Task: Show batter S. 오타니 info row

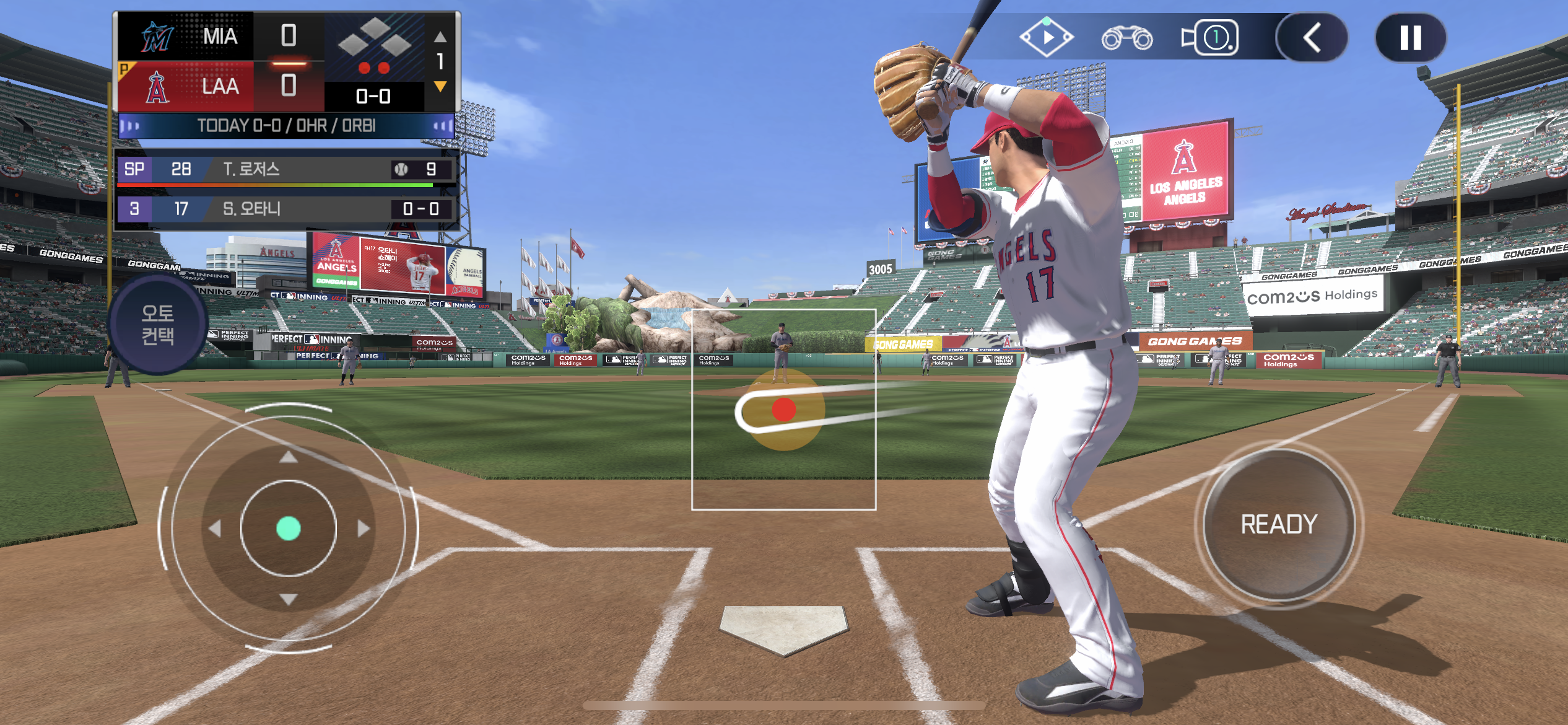Action: point(286,209)
